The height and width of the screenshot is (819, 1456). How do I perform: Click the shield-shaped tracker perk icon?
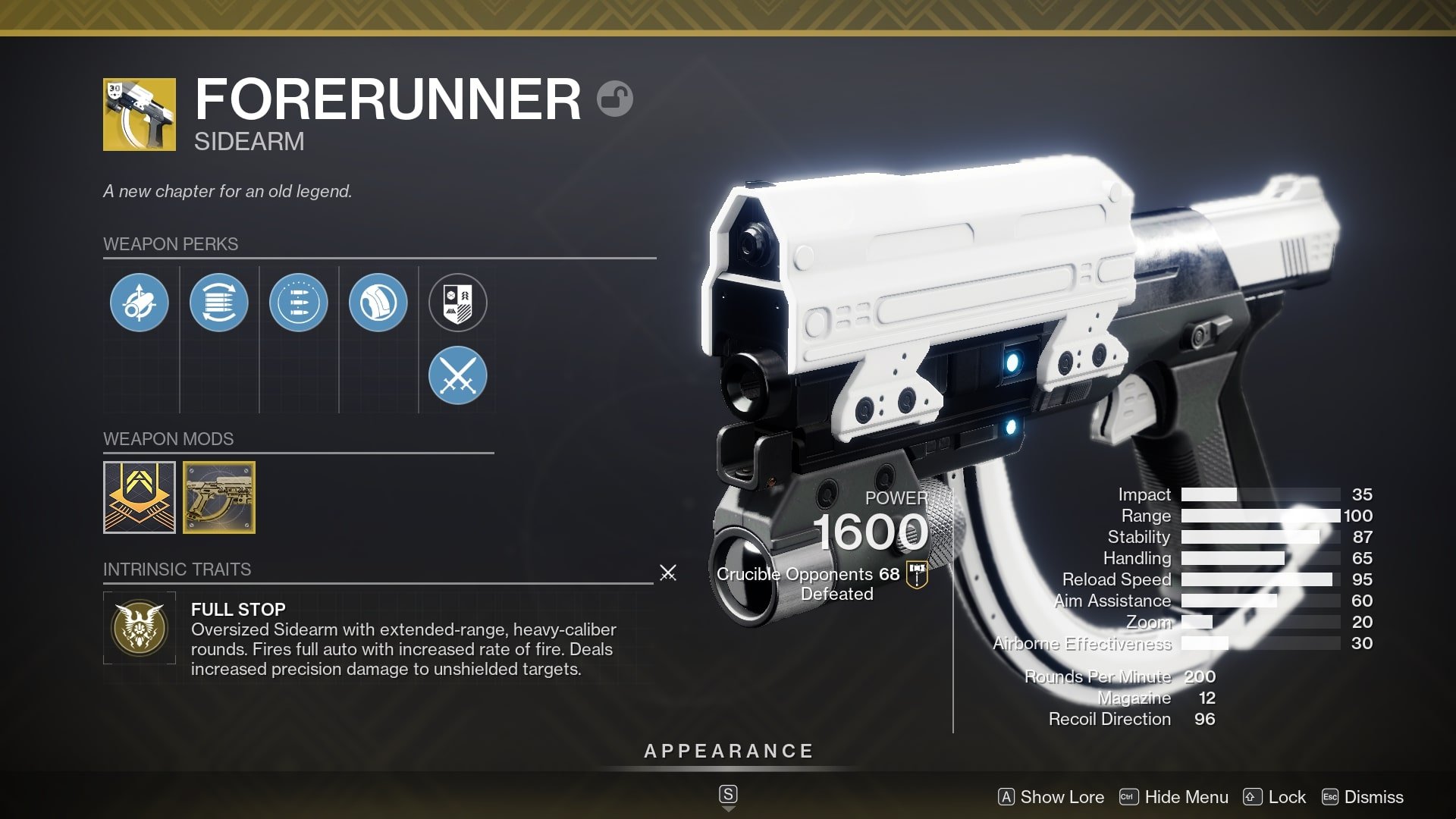point(458,302)
